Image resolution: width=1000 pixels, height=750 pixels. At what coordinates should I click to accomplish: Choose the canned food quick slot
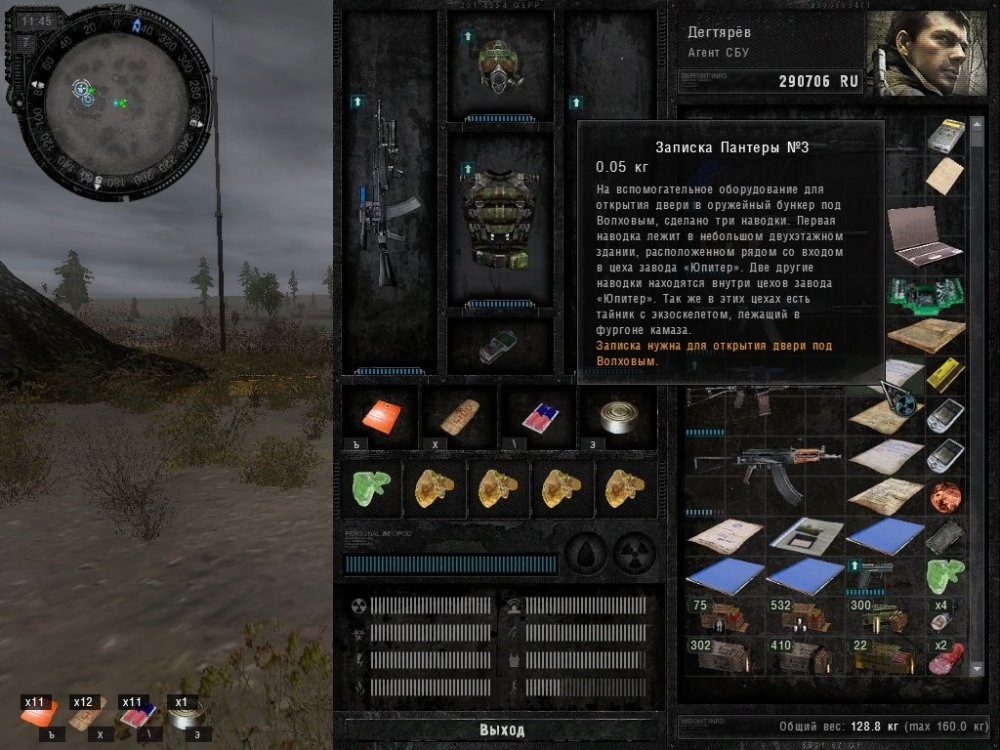[x=617, y=415]
